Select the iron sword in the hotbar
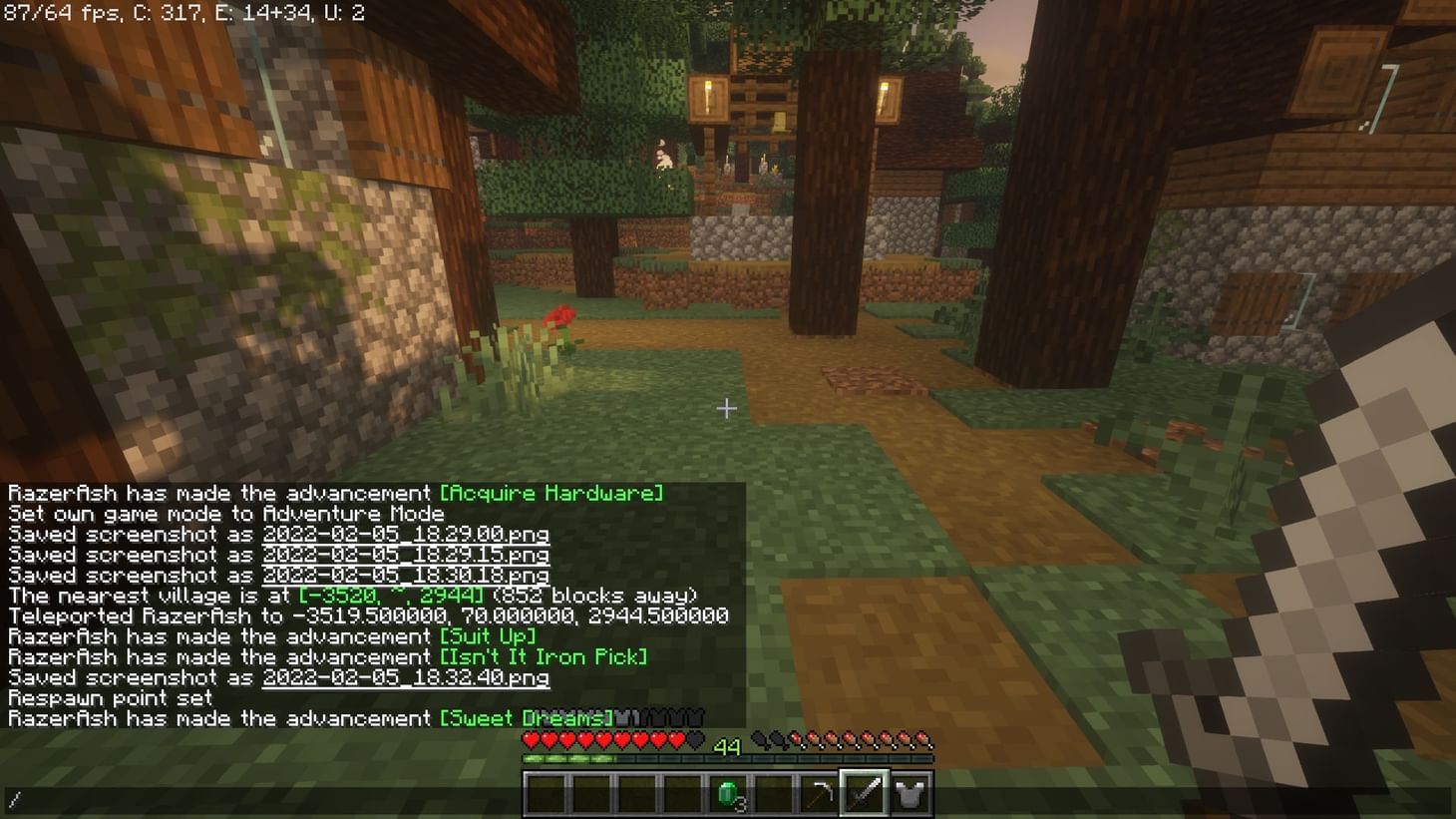1456x819 pixels. 864,795
